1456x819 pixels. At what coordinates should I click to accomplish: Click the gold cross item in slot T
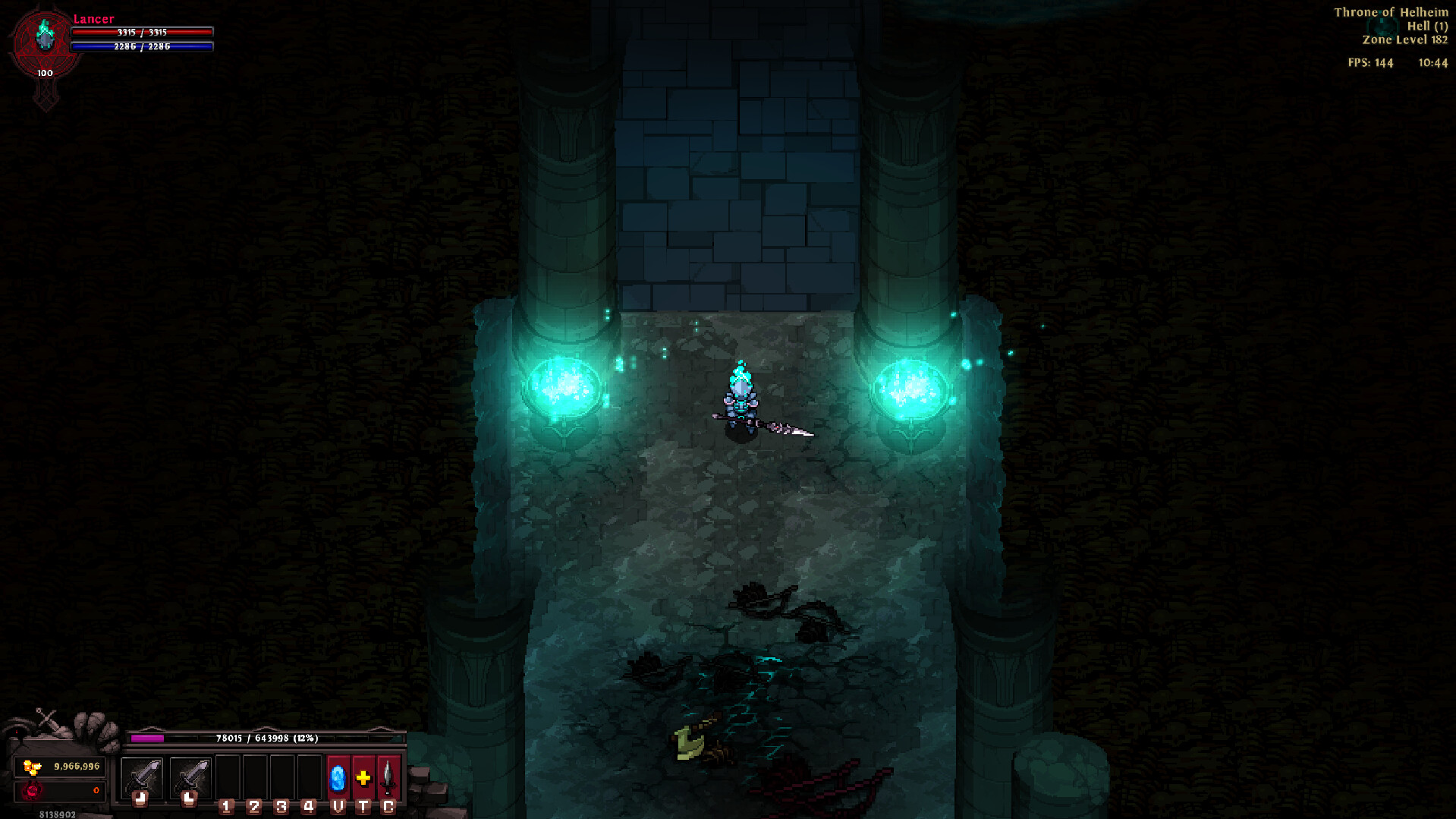coord(363,776)
